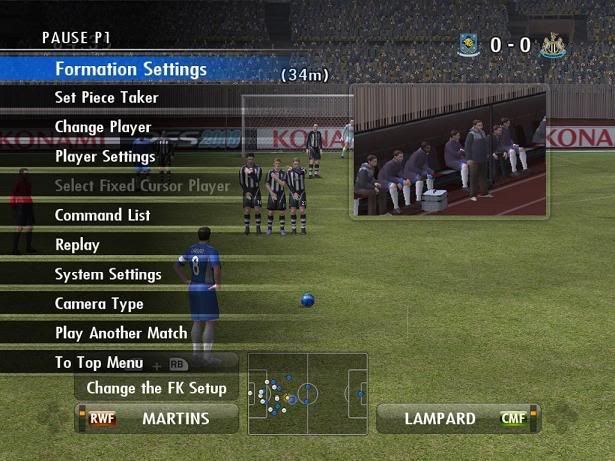Screen dimensions: 615x461
Task: Choose Change Player from the menu
Action: tap(103, 127)
